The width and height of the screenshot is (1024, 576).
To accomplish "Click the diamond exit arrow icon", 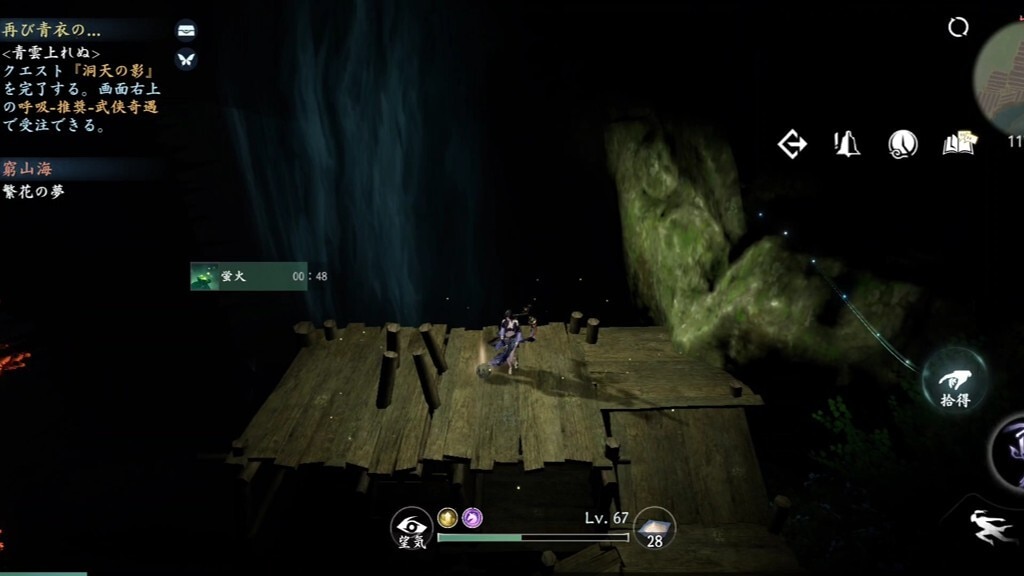I will point(792,145).
